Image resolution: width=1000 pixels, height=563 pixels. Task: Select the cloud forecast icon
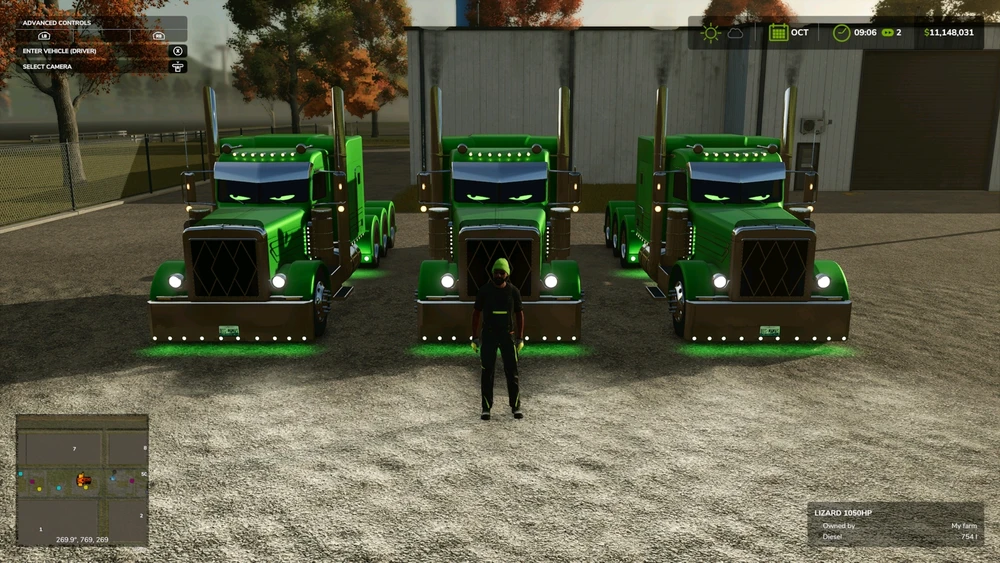pyautogui.click(x=735, y=33)
